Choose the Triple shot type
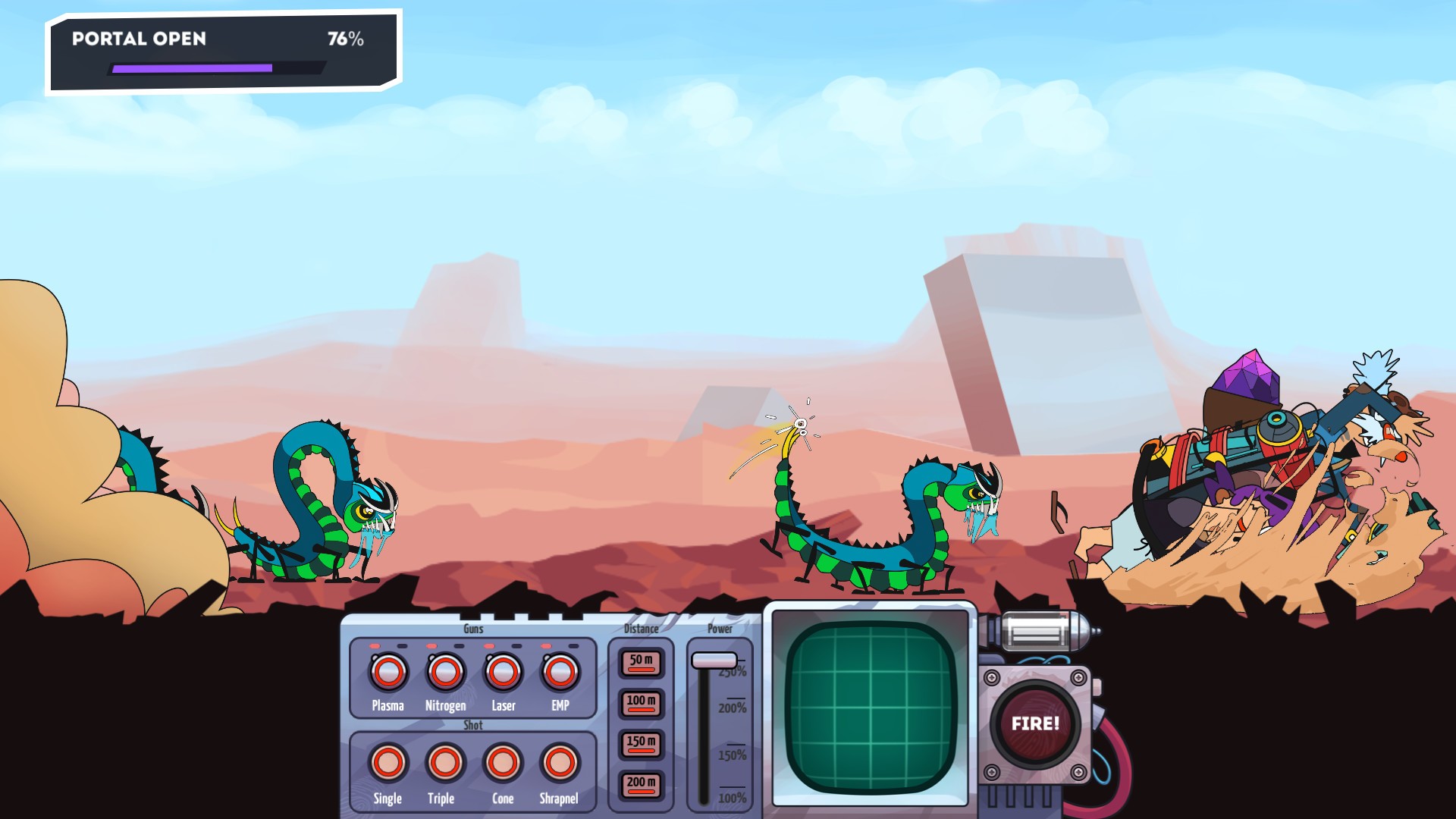1456x819 pixels. pos(445,764)
